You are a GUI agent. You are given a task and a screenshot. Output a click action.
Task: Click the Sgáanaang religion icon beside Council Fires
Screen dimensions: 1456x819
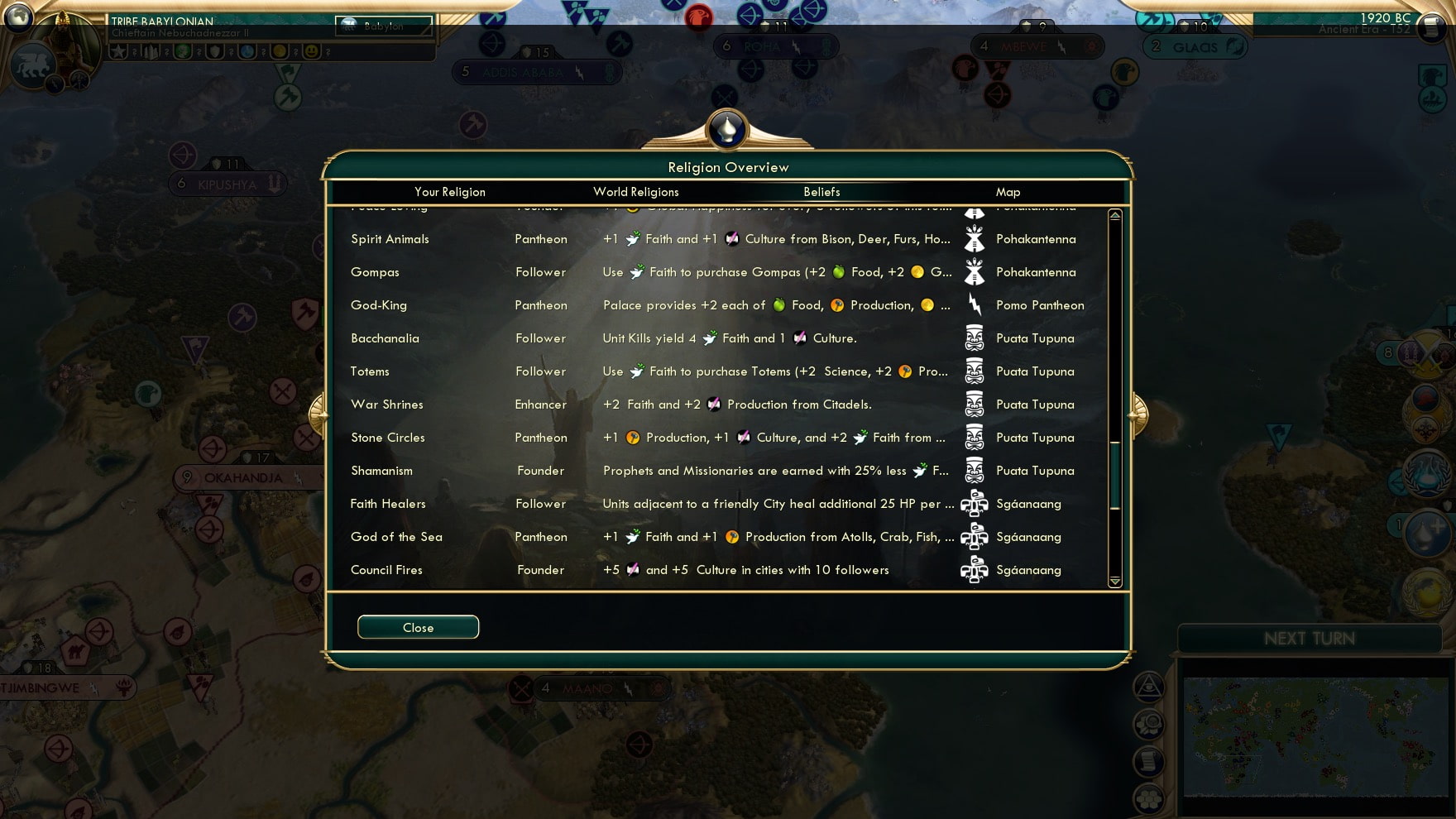coord(975,570)
